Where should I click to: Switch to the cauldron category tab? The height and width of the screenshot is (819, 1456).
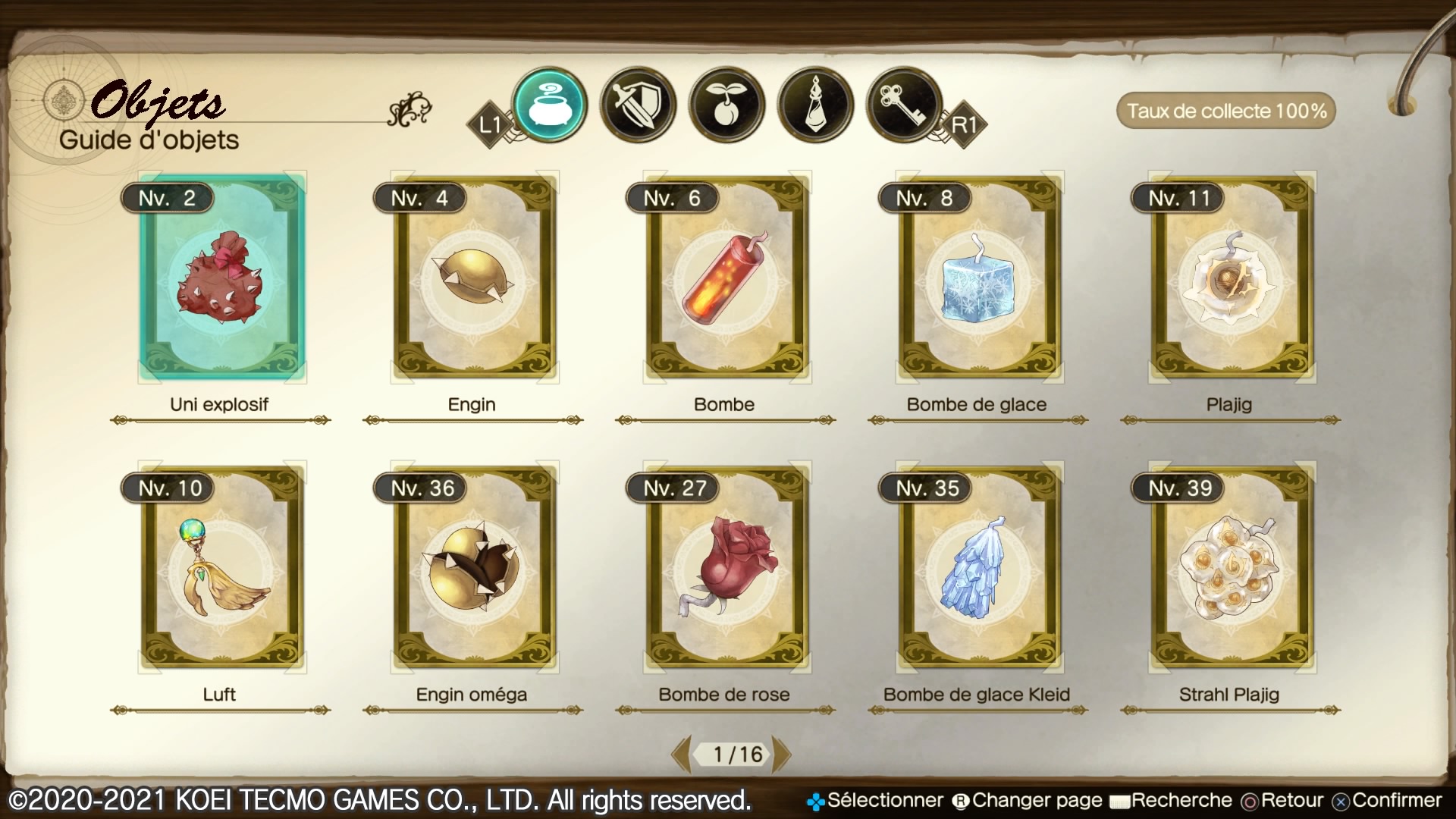pyautogui.click(x=550, y=105)
